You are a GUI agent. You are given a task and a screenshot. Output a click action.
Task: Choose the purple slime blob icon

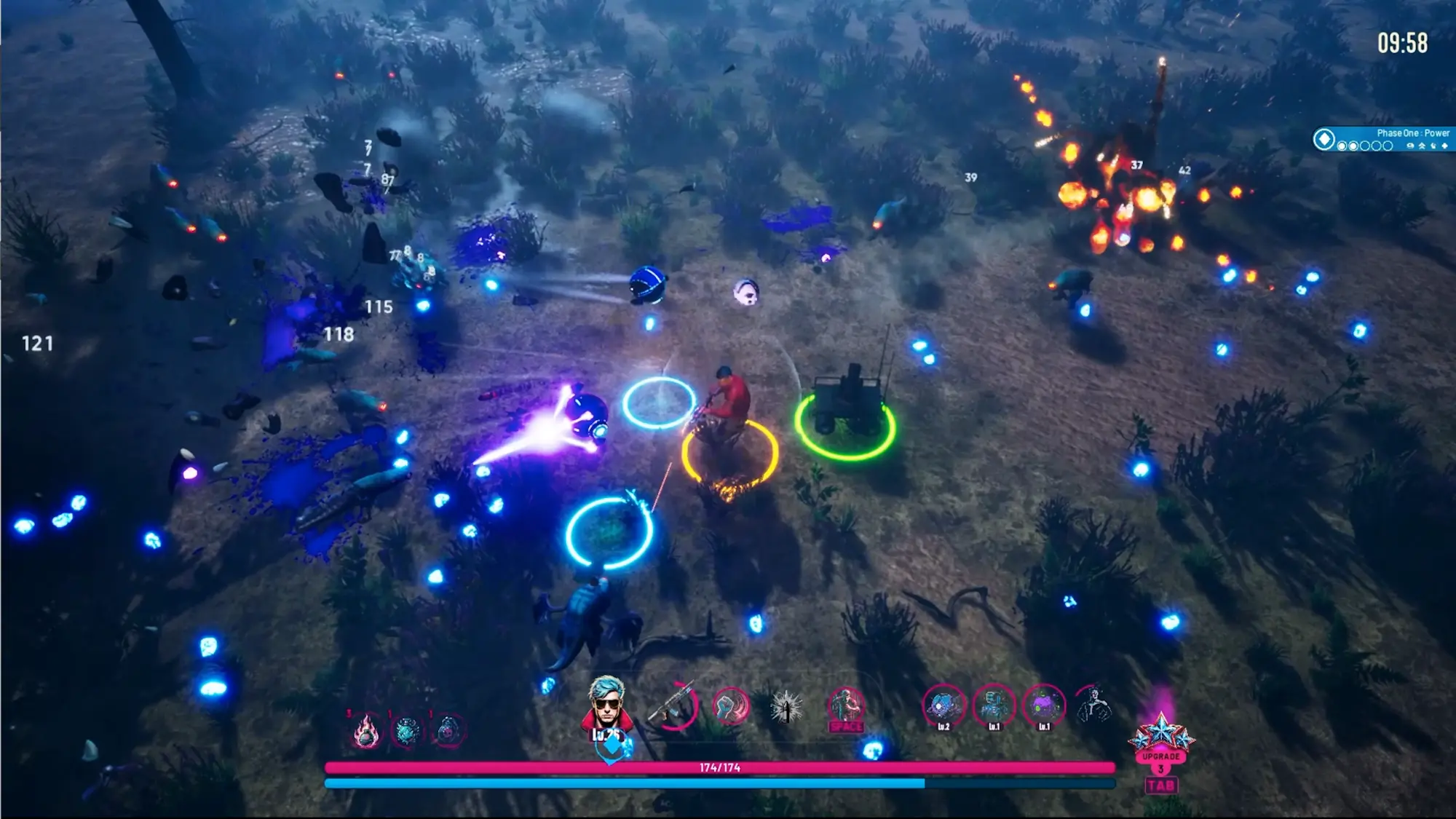[x=1044, y=706]
